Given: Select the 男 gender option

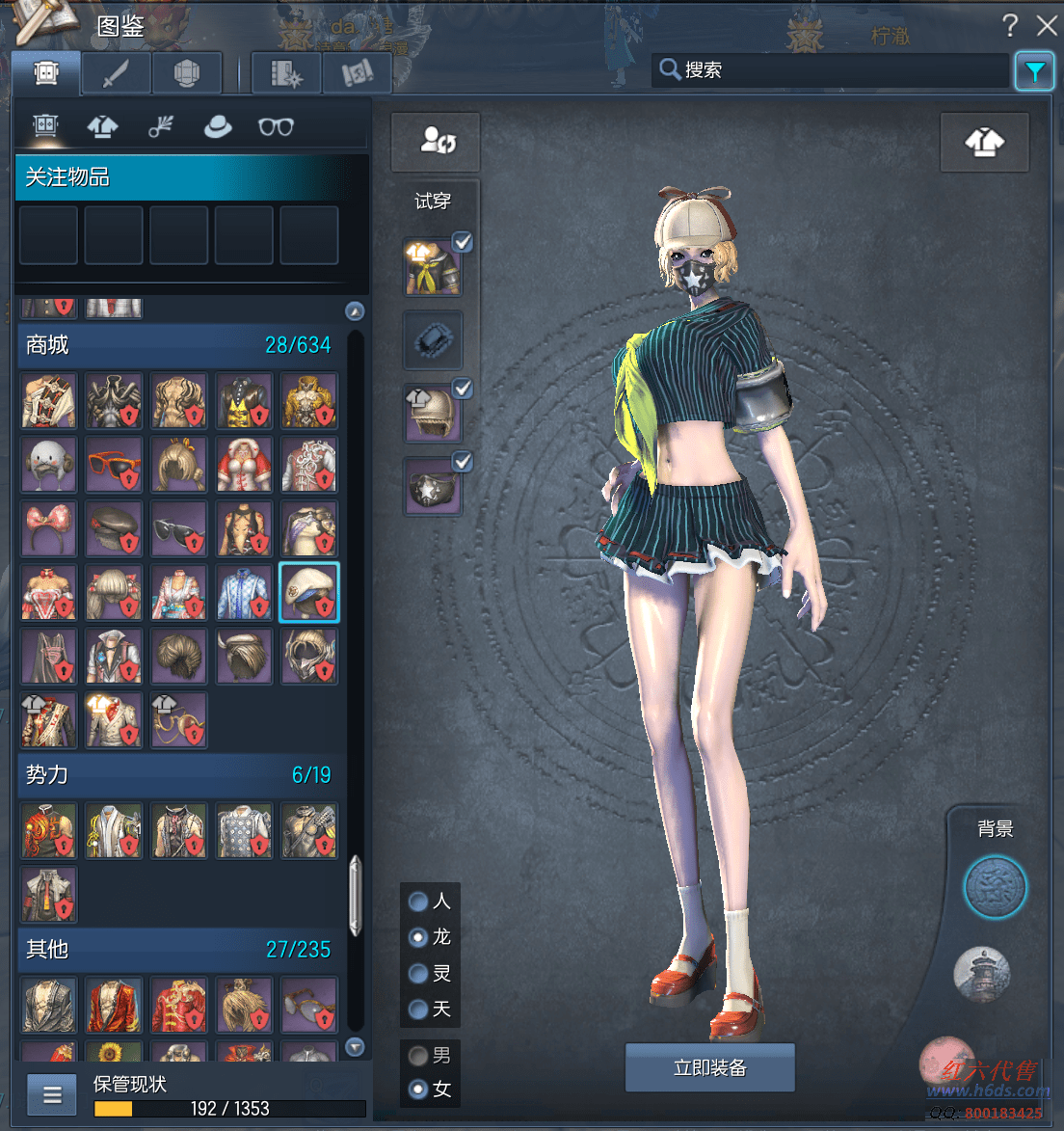Looking at the screenshot, I should (x=419, y=1055).
